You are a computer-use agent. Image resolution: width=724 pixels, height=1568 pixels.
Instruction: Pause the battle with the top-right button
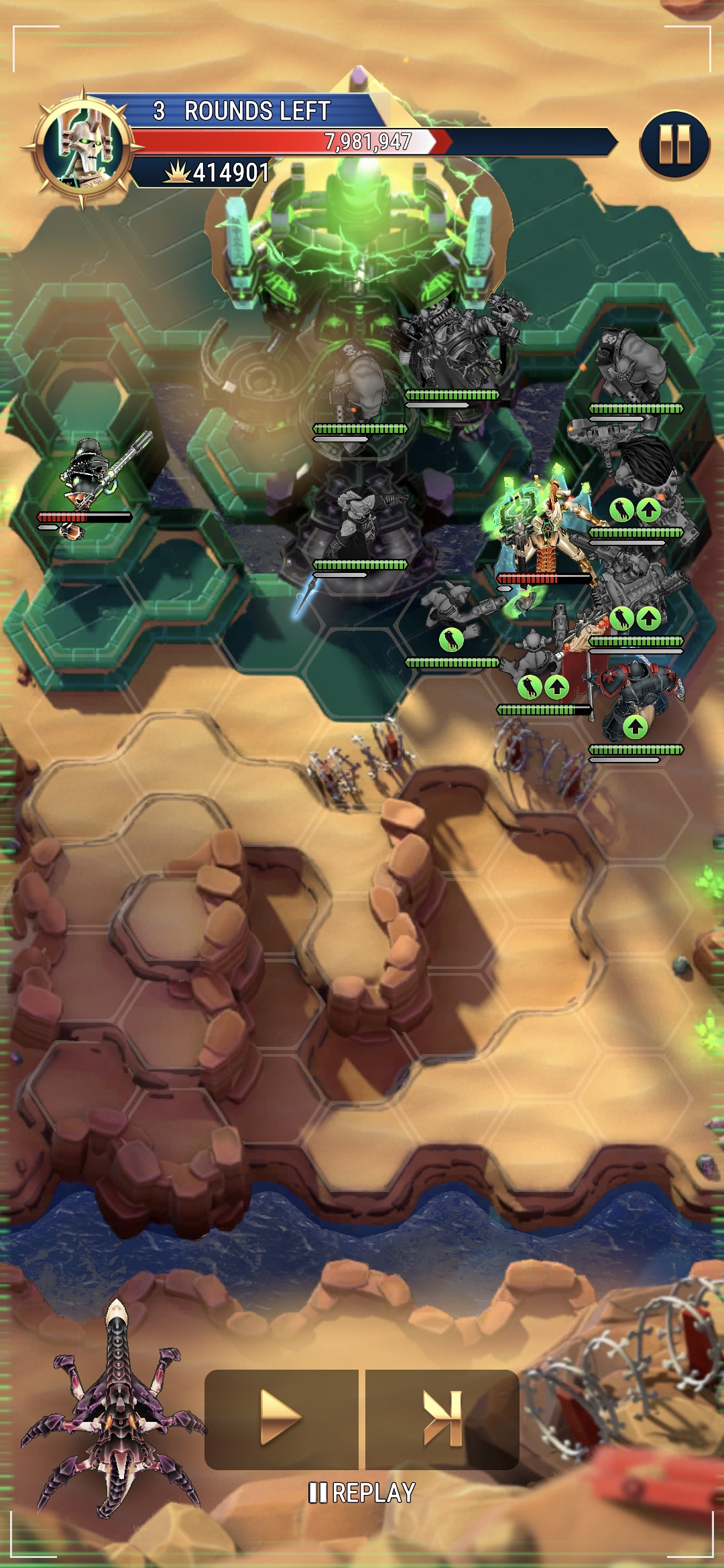[x=674, y=145]
